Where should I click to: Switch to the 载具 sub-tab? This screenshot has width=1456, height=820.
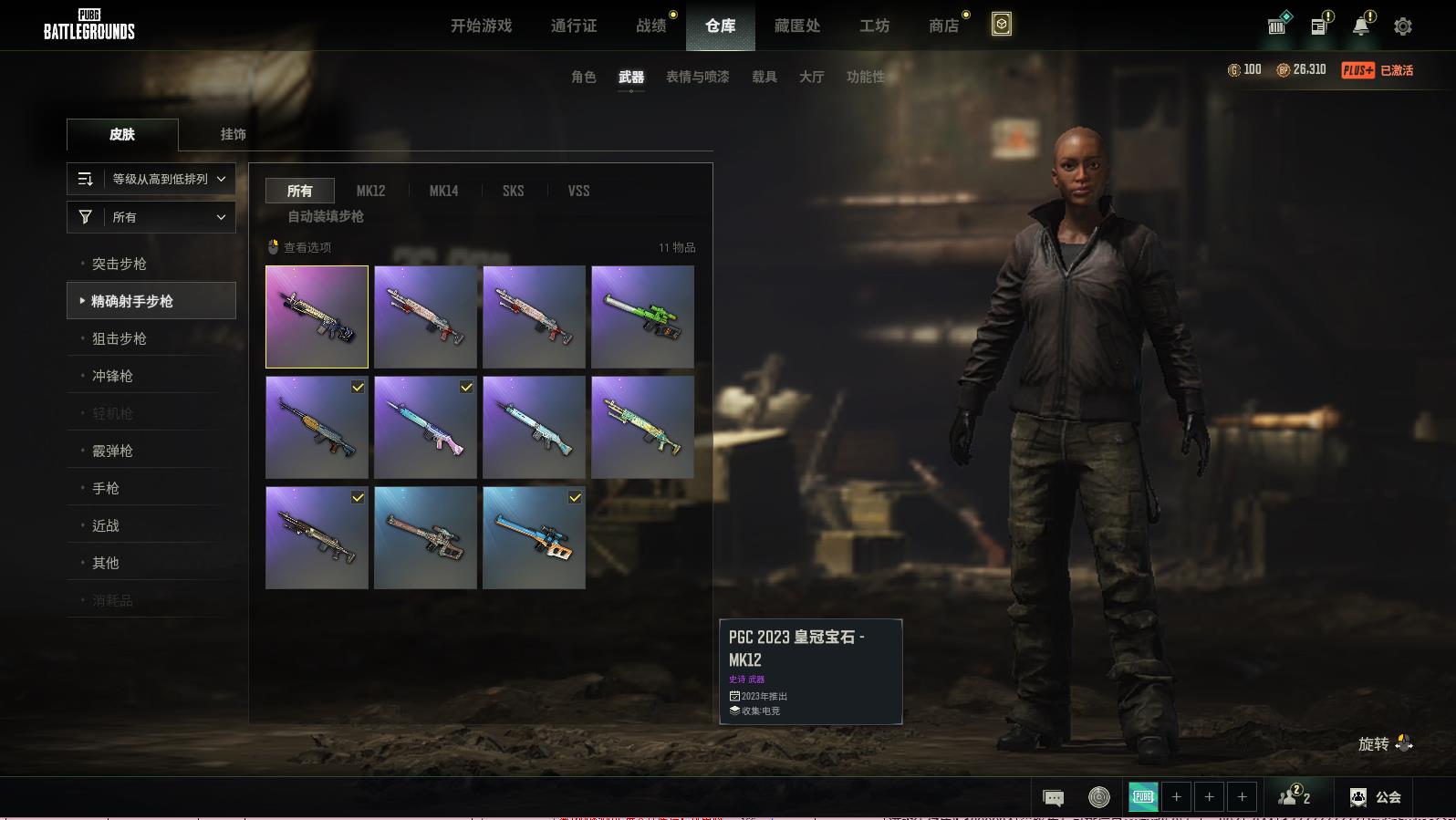point(764,77)
